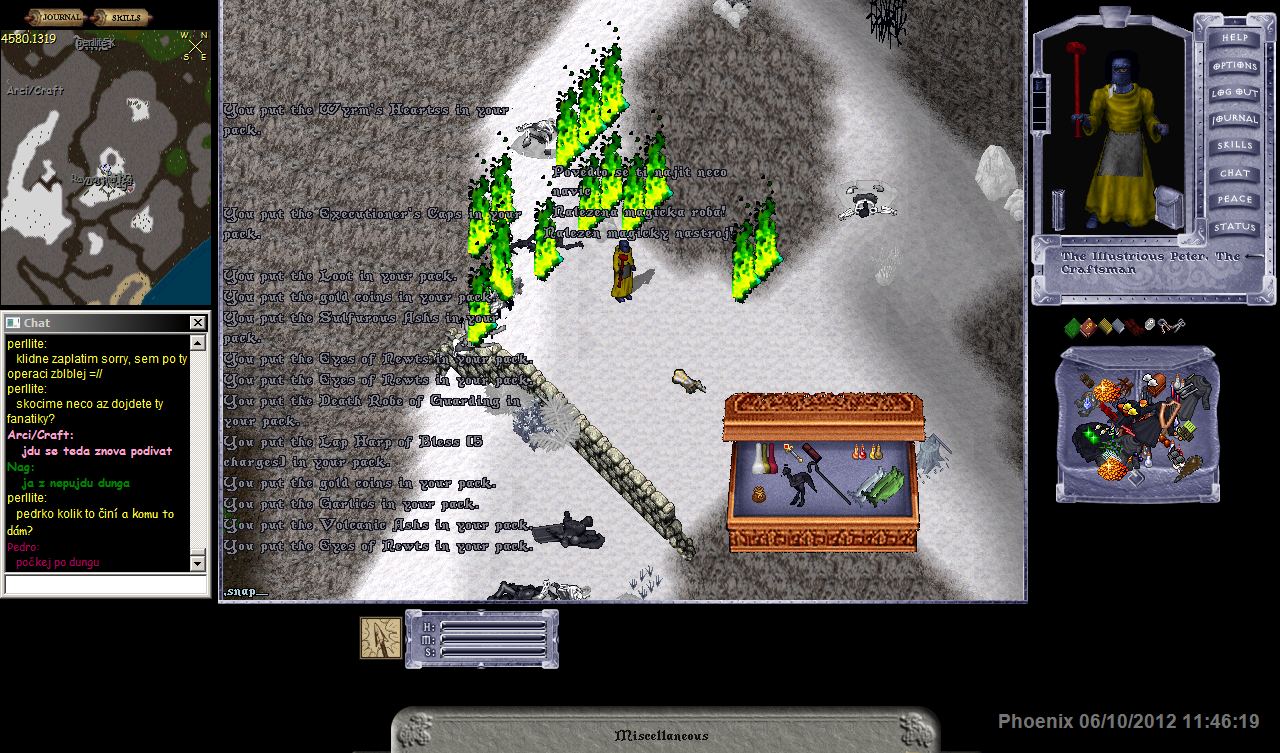
Task: Toggle the Peace combat mode button
Action: pyautogui.click(x=1235, y=200)
